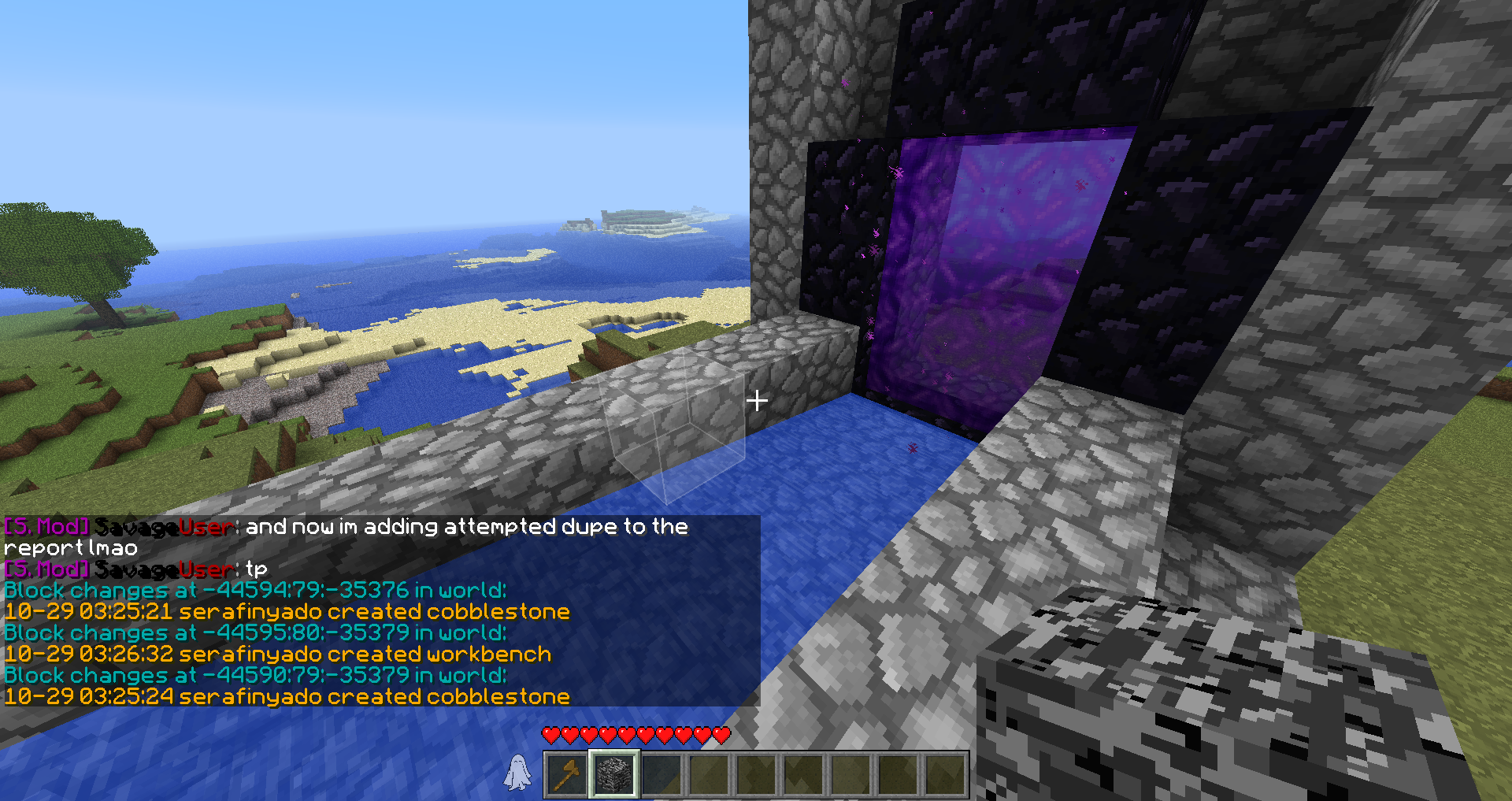Click the ghost icon beside the hotbar
The height and width of the screenshot is (801, 1512).
pyautogui.click(x=517, y=772)
